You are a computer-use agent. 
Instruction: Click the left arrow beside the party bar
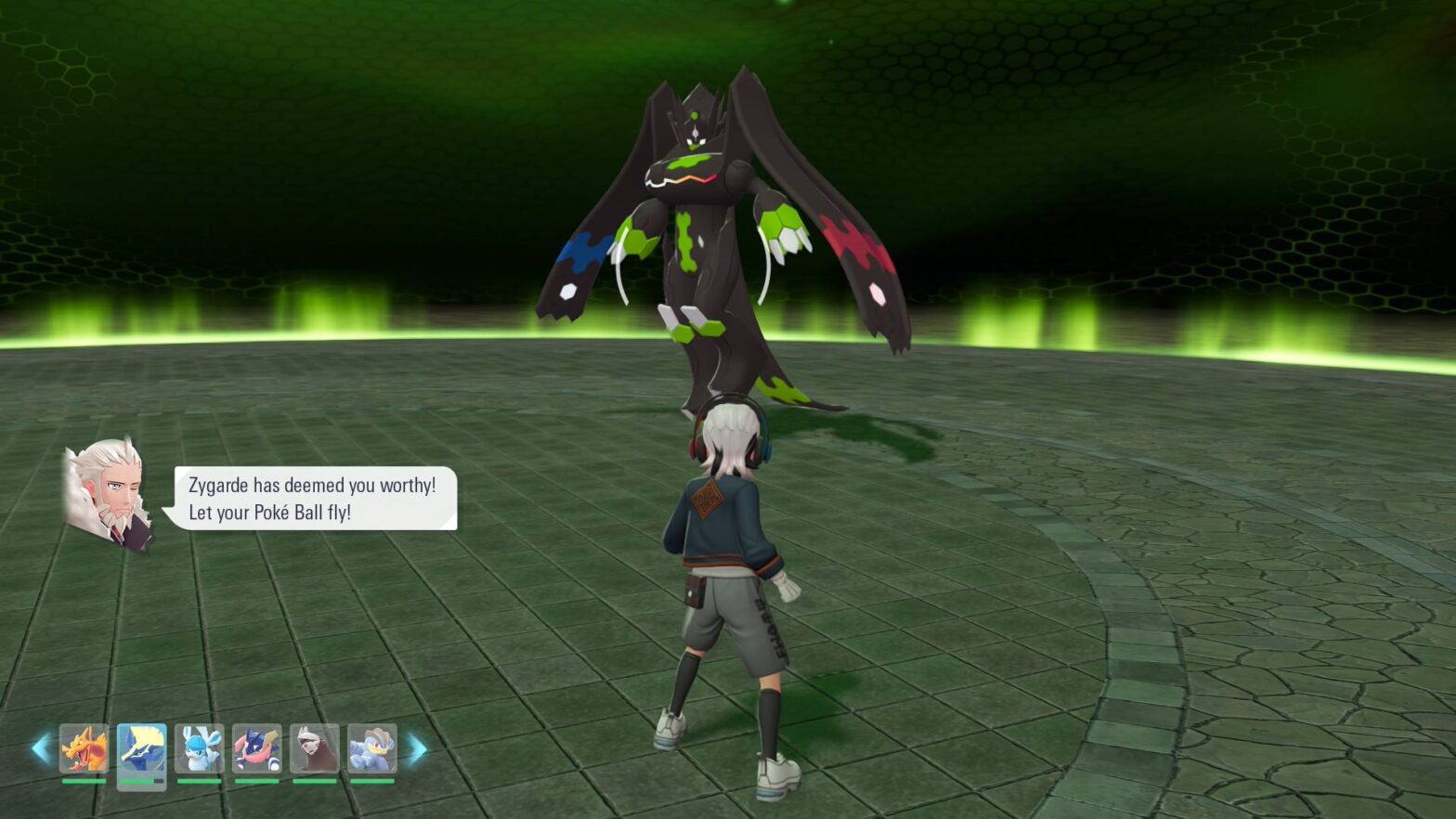point(41,748)
